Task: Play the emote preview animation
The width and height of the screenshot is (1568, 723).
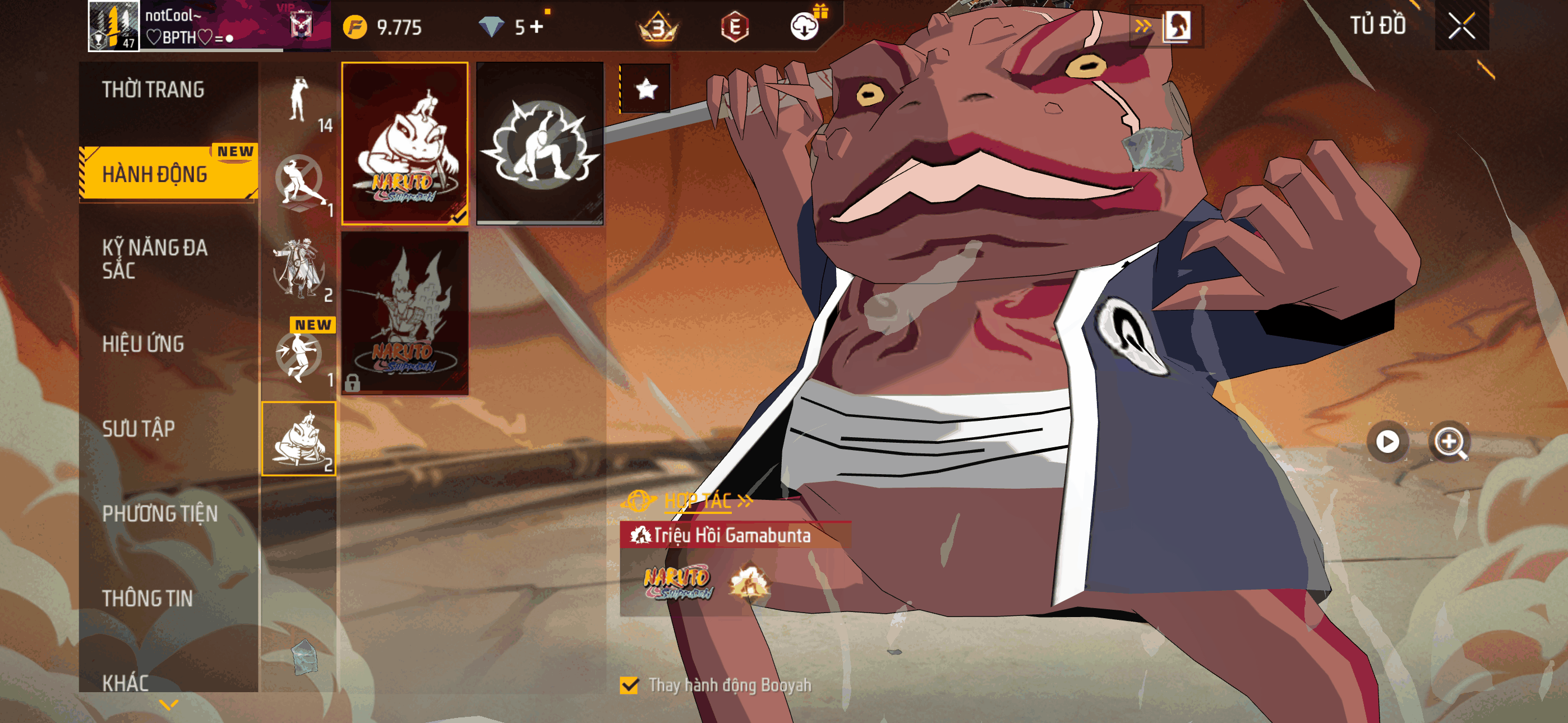Action: (1387, 441)
